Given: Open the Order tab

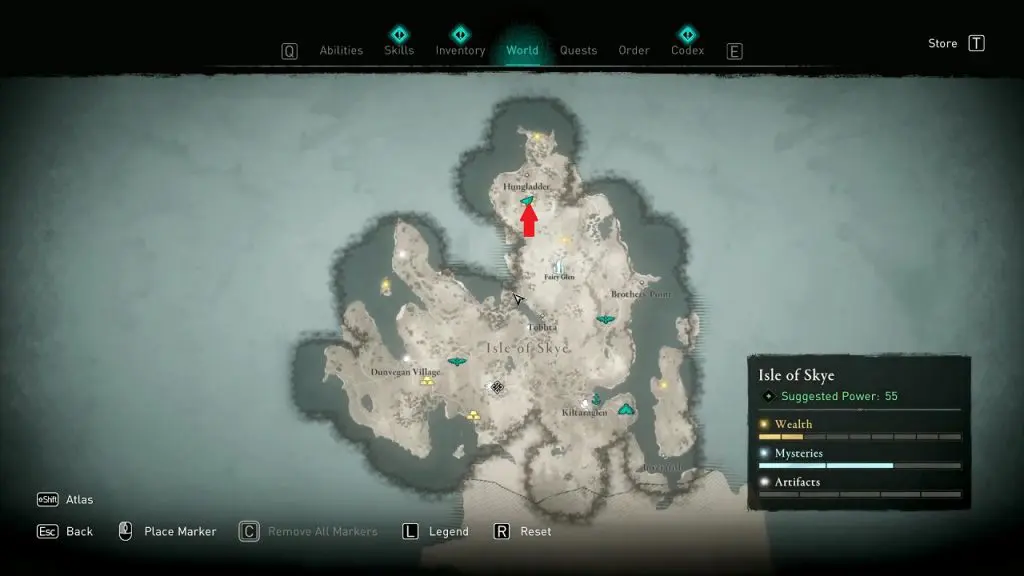Looking at the screenshot, I should tap(634, 51).
